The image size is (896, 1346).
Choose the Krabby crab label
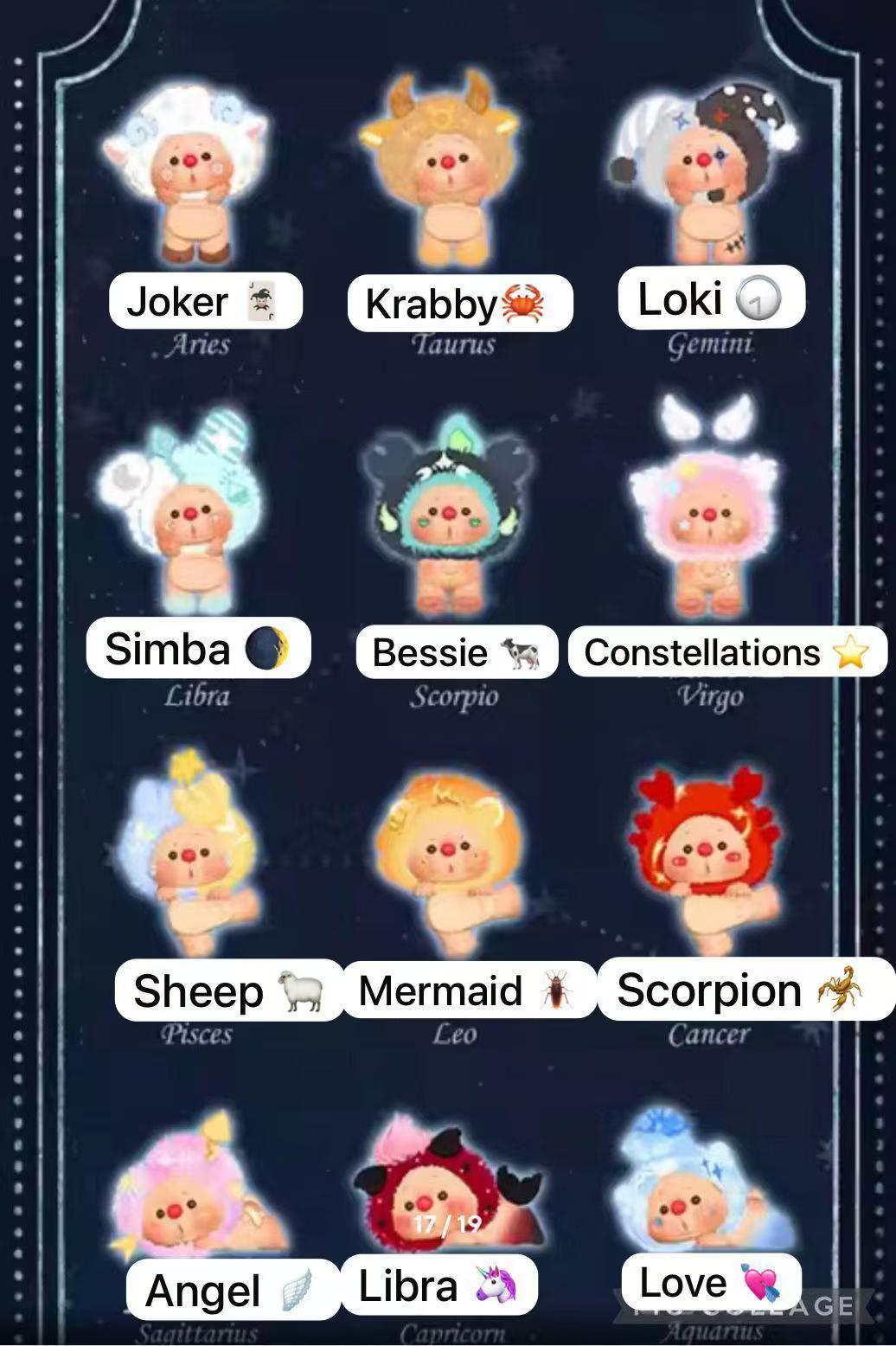(x=459, y=304)
